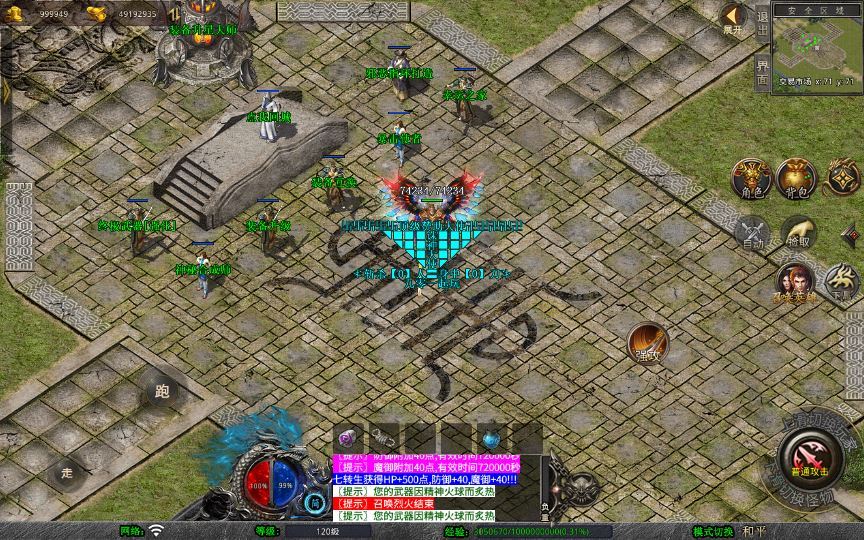
Task: Use the blue potion hotbar slot
Action: pos(490,438)
